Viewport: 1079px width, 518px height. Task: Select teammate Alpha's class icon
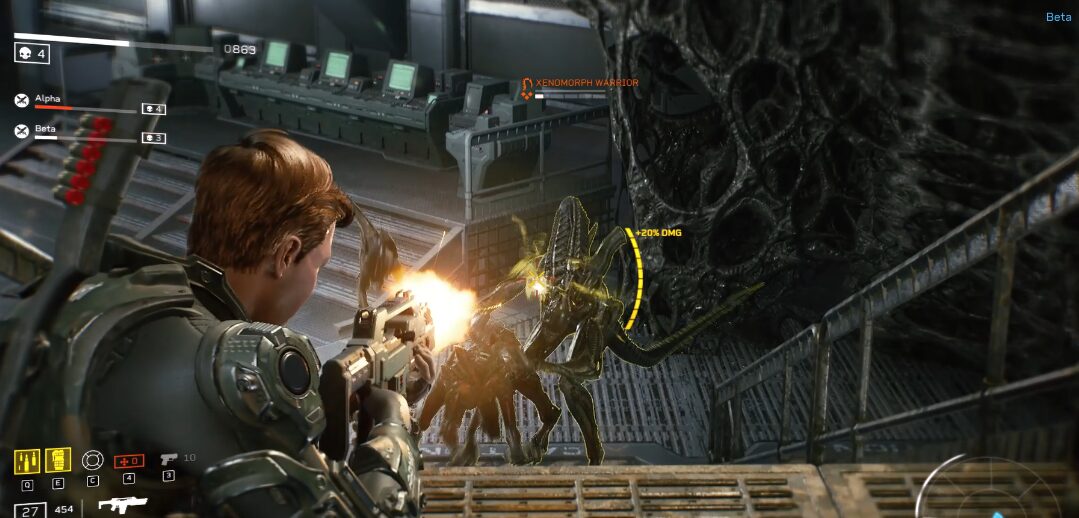pyautogui.click(x=22, y=100)
